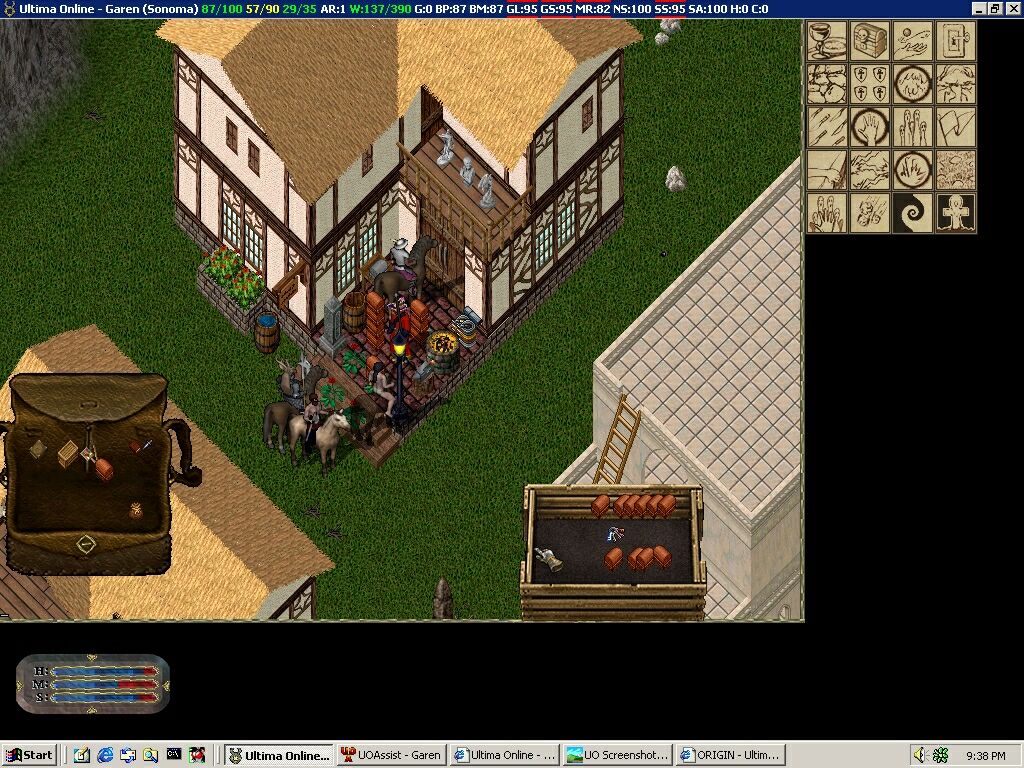
Task: Activate the four ankh shields spell icon
Action: click(870, 85)
